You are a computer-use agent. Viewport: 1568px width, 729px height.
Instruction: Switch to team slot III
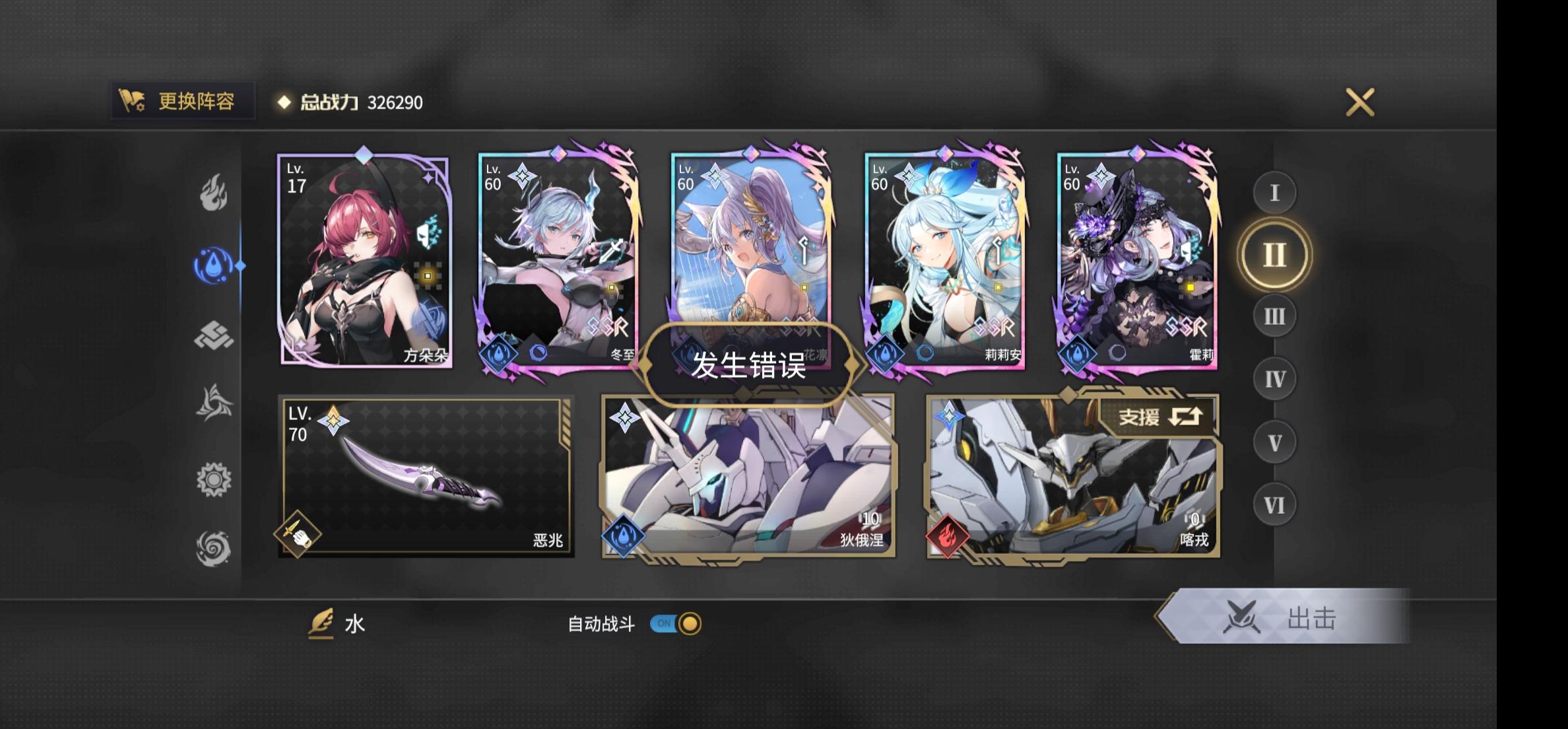click(x=1274, y=317)
